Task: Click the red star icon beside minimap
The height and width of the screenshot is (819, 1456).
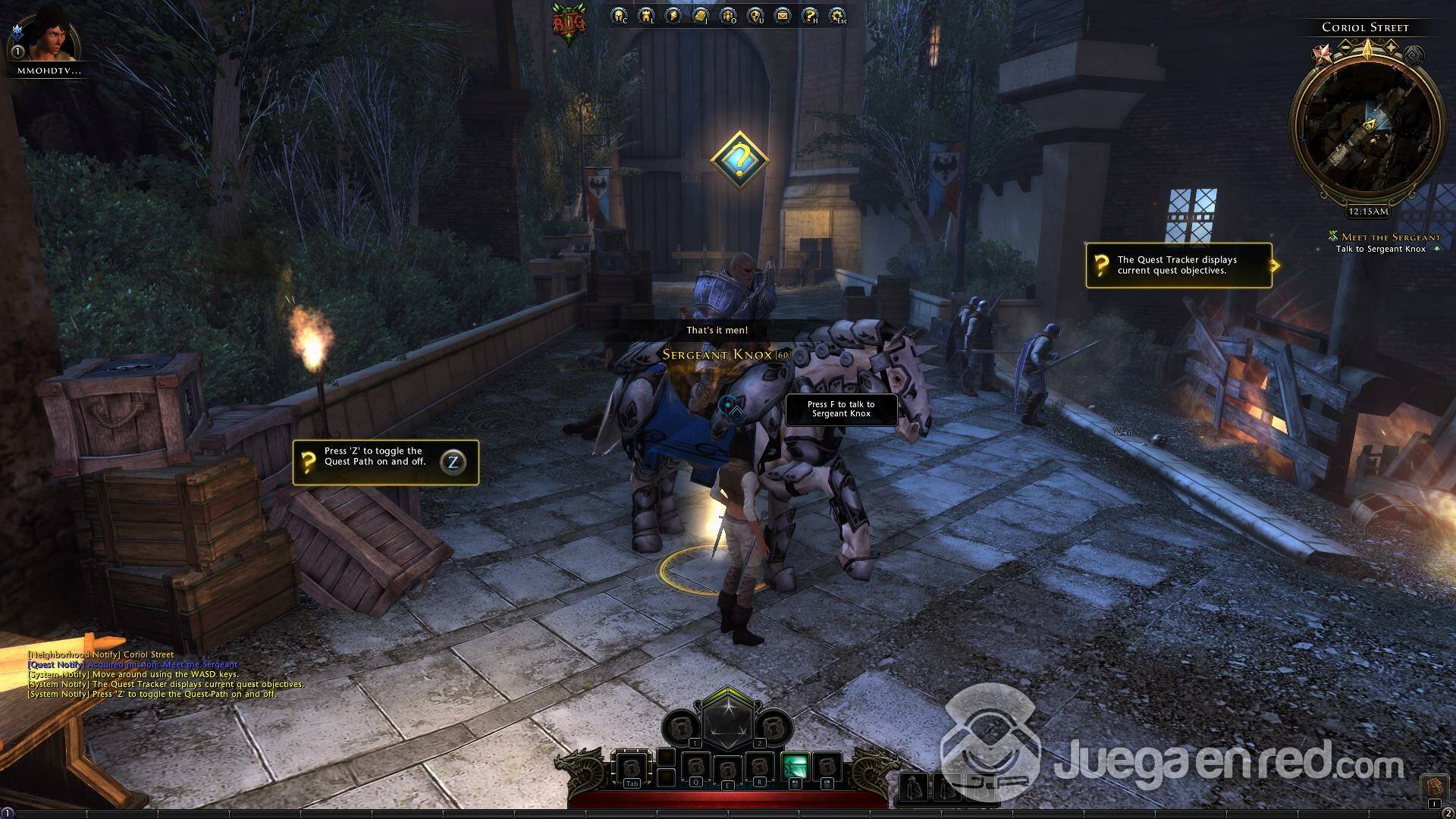Action: click(1323, 54)
